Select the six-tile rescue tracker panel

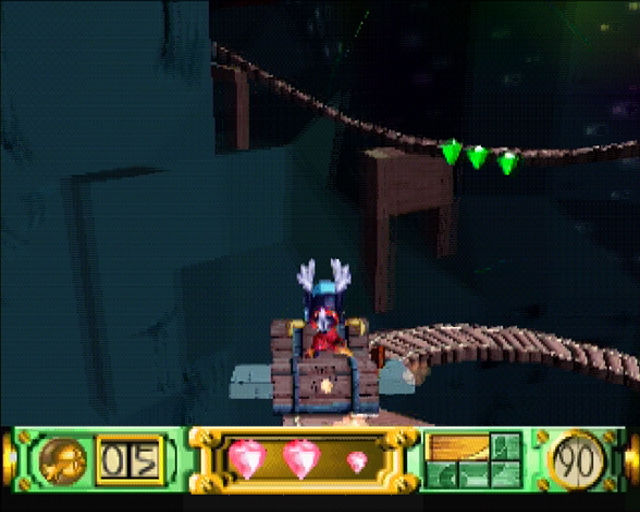pyautogui.click(x=475, y=460)
